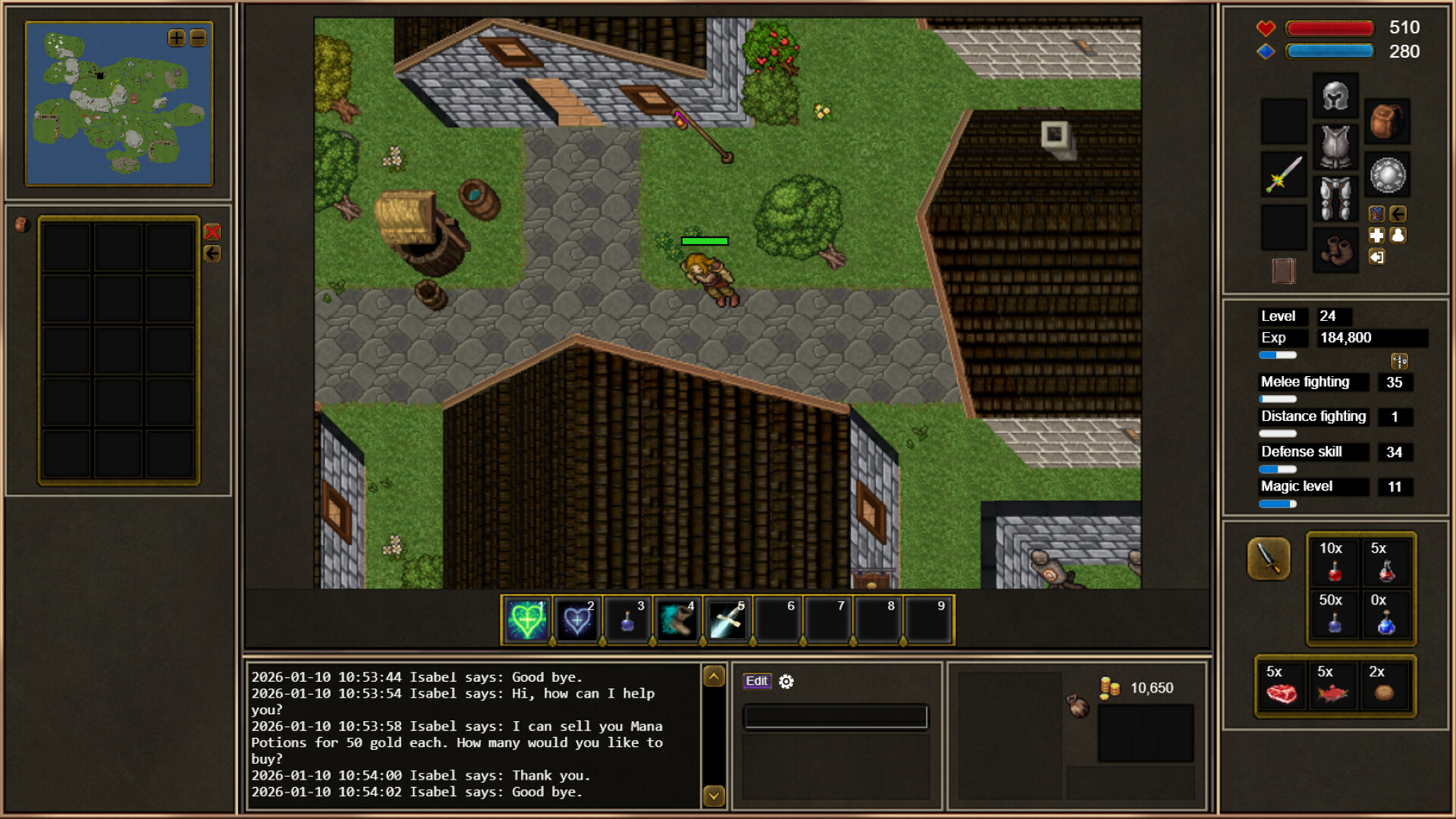Click inside the chat input field
1456x819 pixels.
coord(836,716)
